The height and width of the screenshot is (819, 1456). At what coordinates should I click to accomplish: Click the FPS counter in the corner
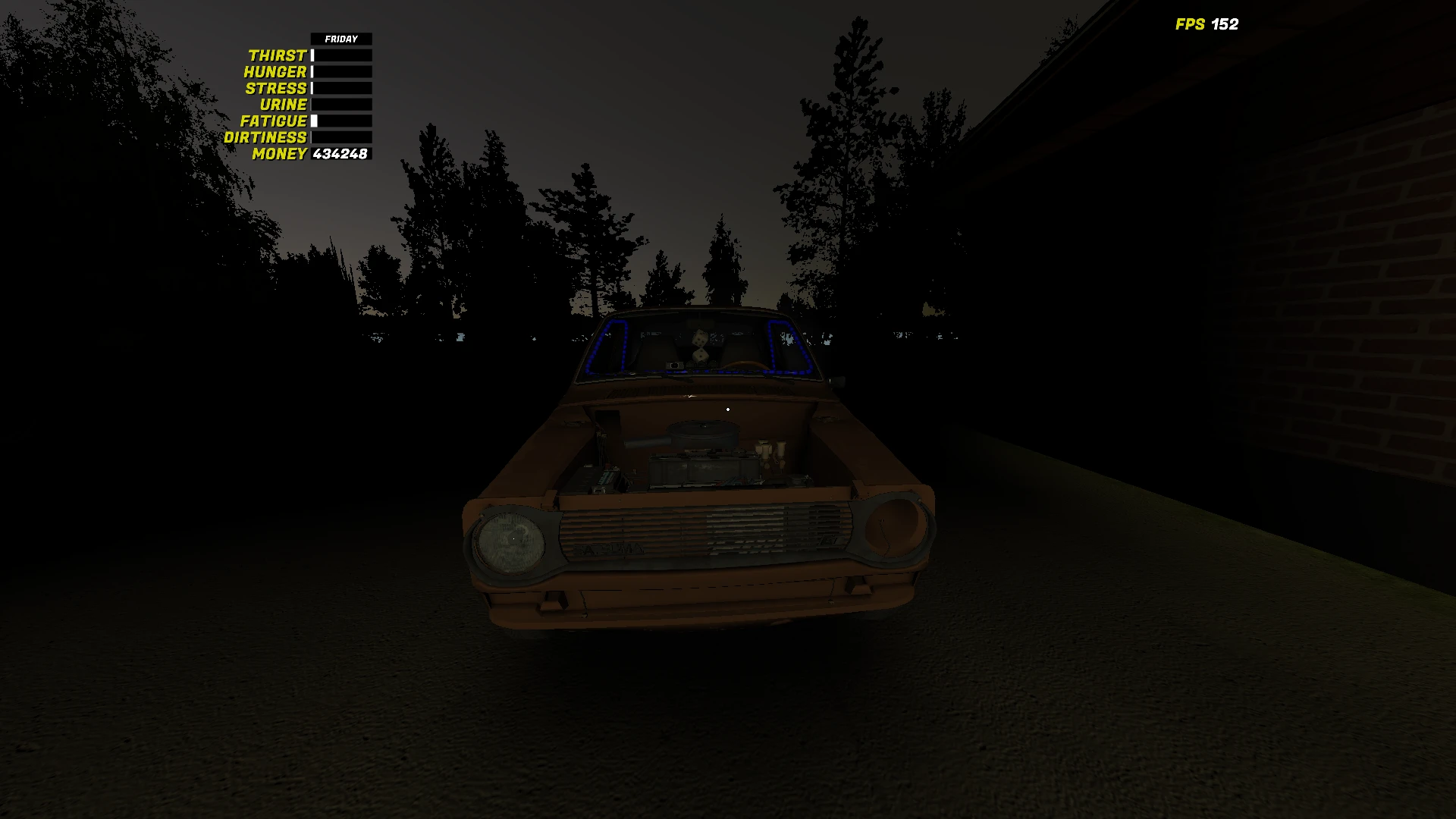pyautogui.click(x=1207, y=24)
